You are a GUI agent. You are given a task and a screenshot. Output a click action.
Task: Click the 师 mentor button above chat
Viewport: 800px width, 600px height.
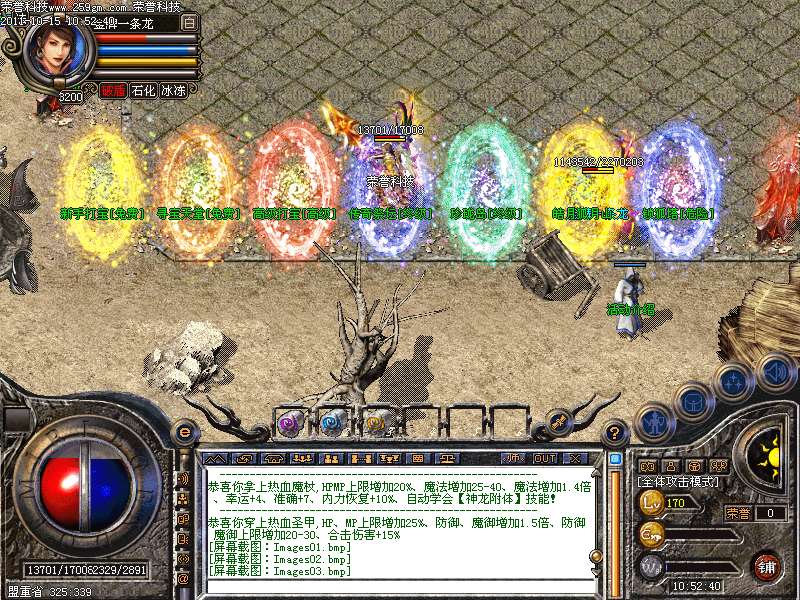513,457
